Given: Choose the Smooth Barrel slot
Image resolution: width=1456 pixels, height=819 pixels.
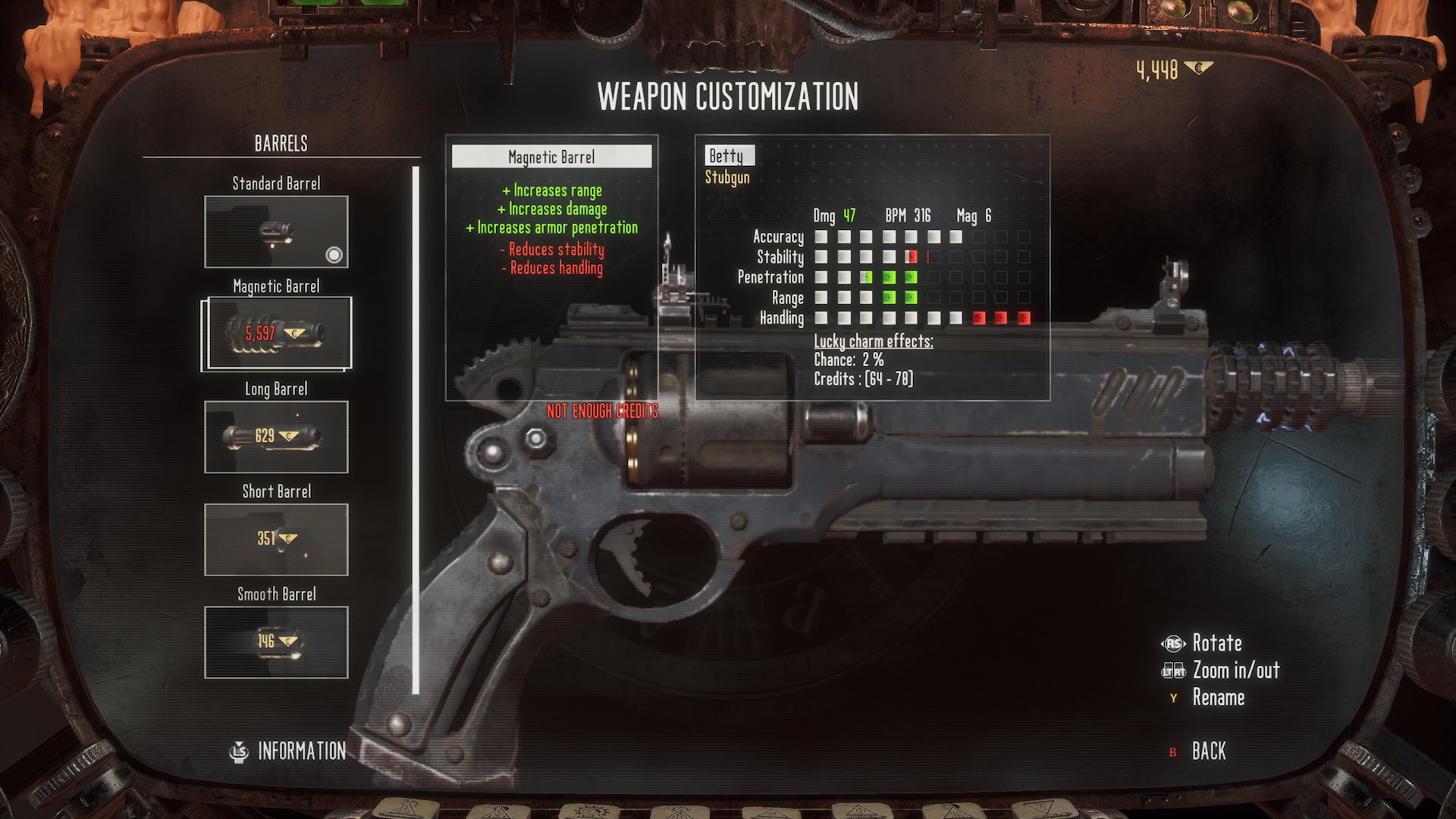Looking at the screenshot, I should click(276, 642).
